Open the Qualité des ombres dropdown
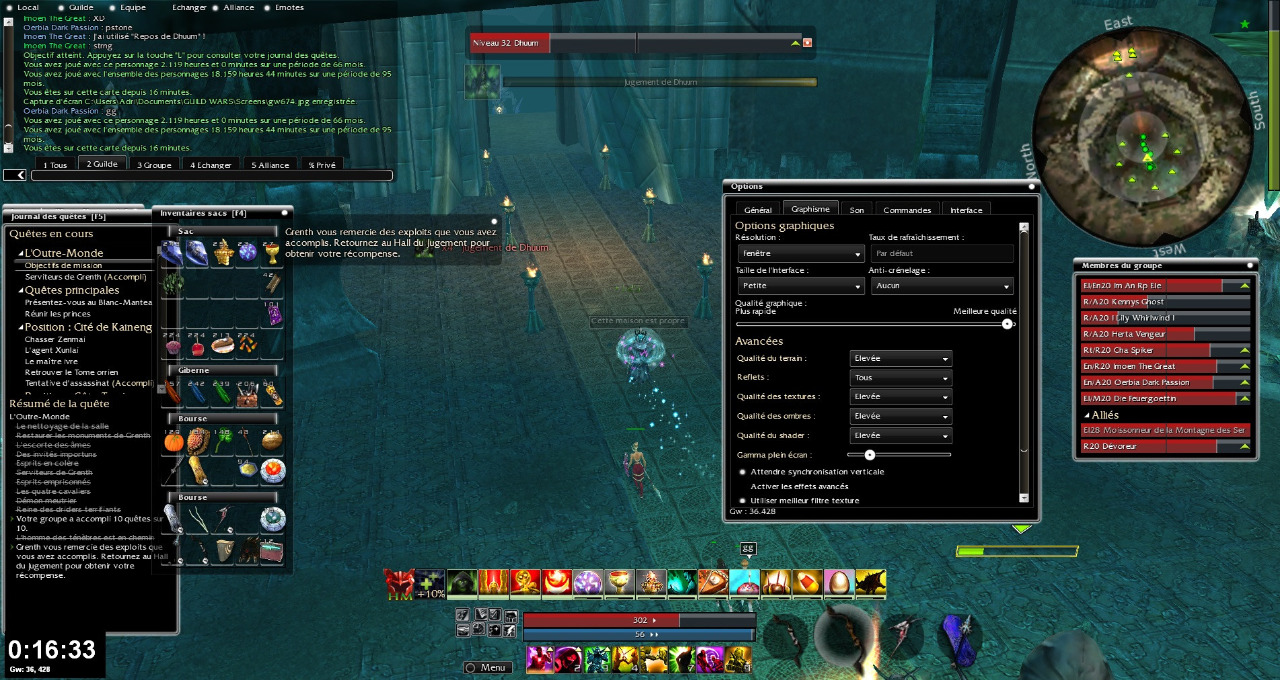 900,416
